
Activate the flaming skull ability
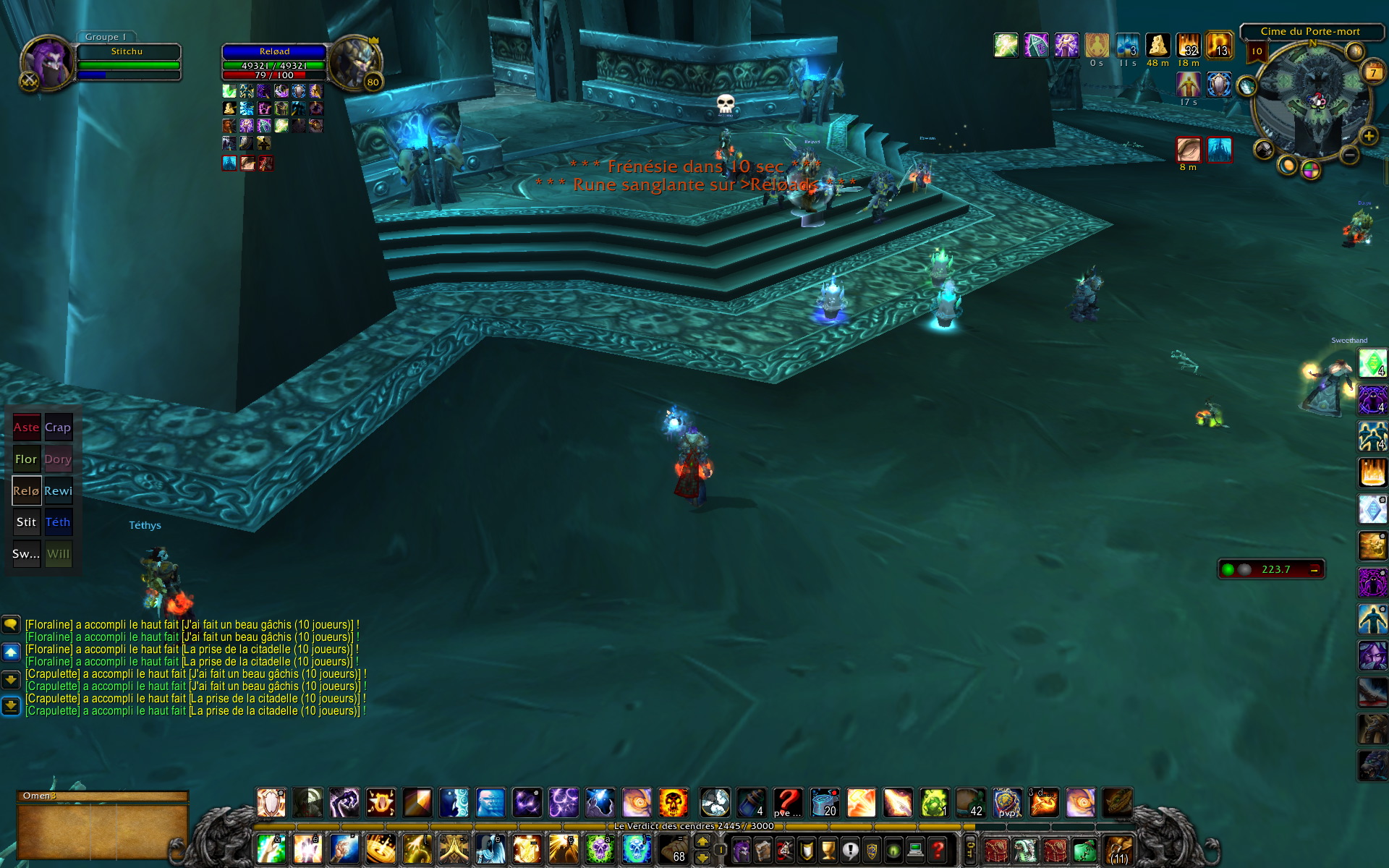click(673, 803)
